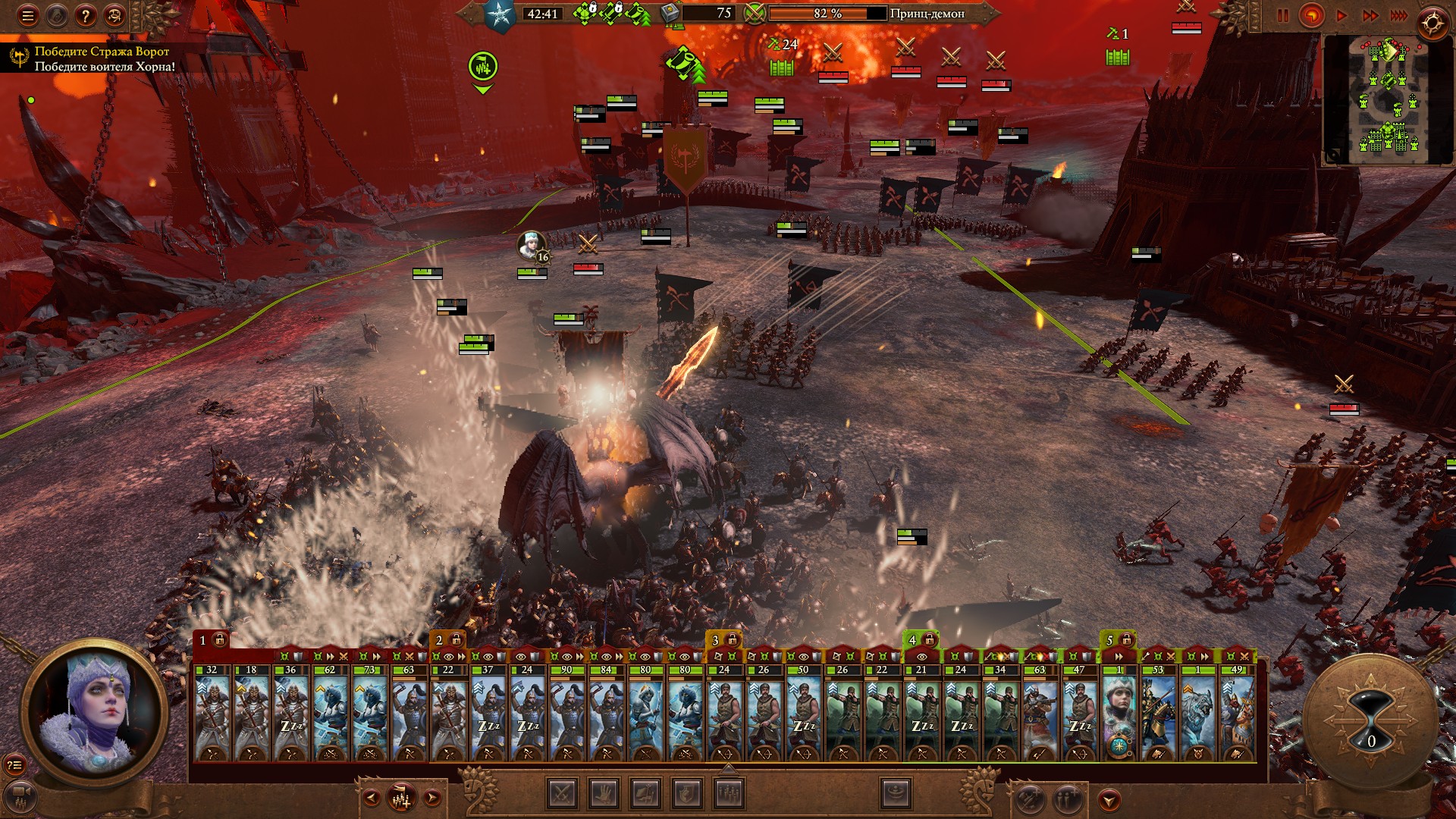Toggle the open-hand unit stance button
The width and height of the screenshot is (1456, 819).
(604, 794)
